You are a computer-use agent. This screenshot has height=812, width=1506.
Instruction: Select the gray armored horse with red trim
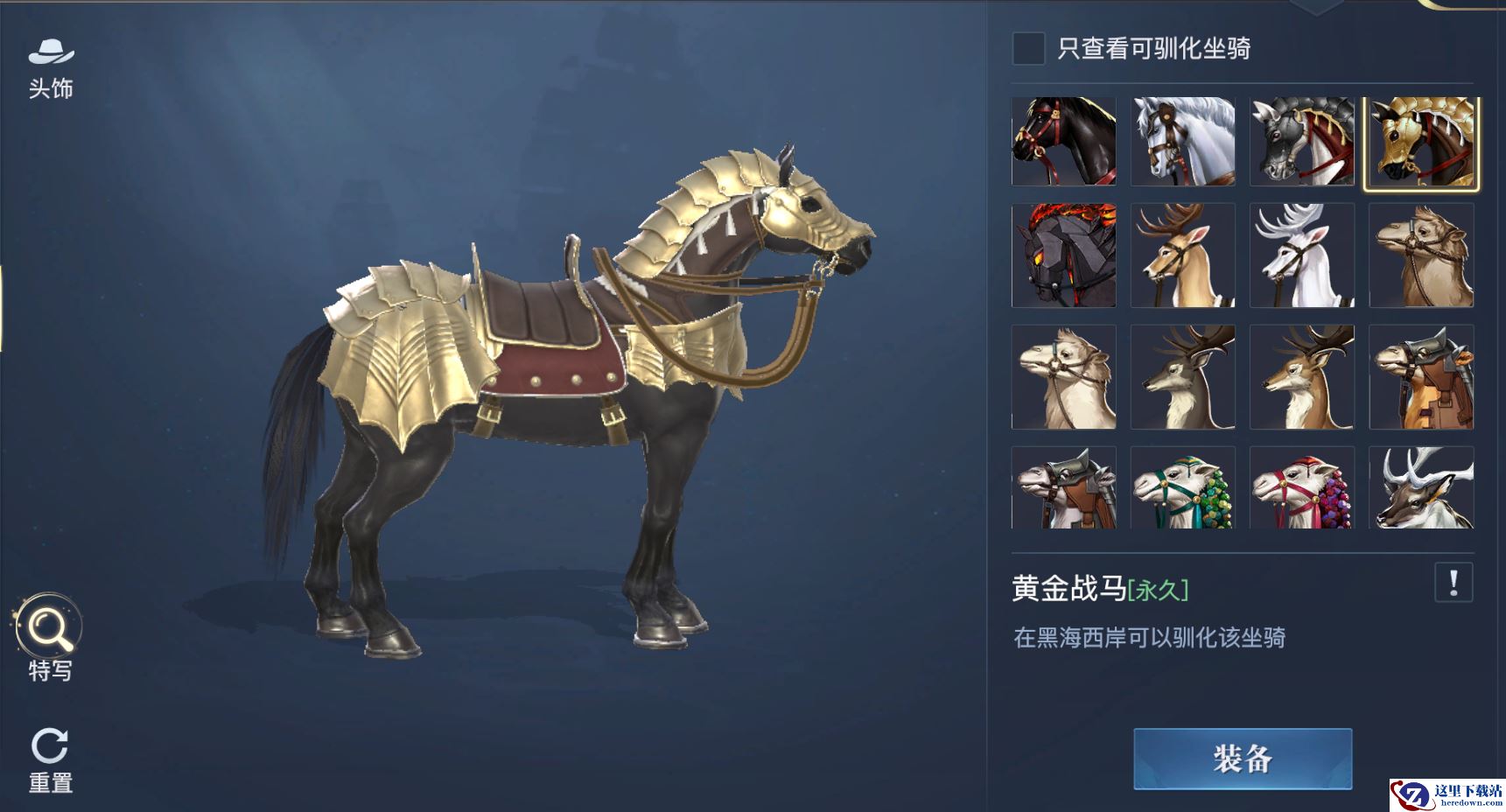(1302, 141)
